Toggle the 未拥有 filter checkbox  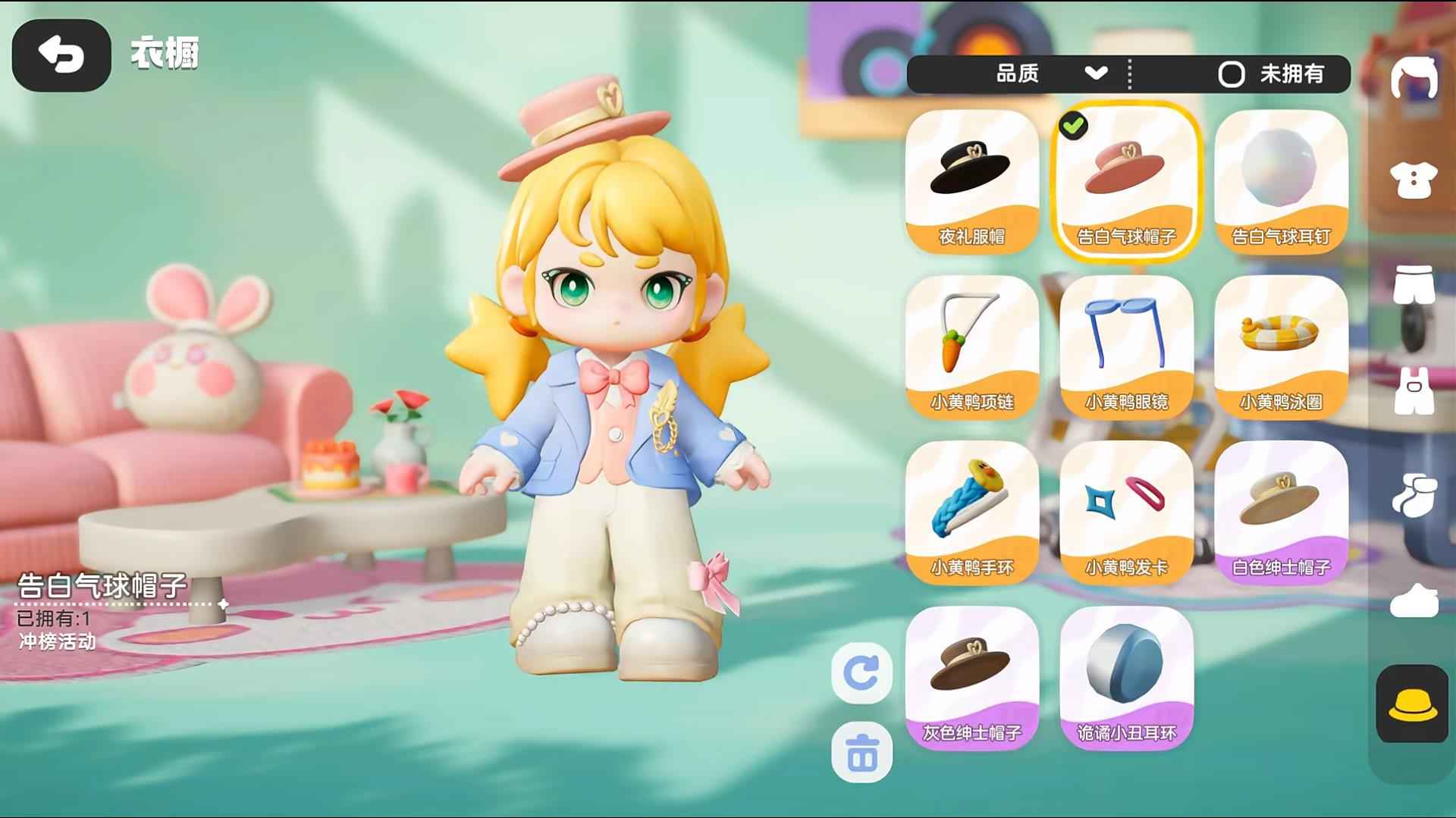pyautogui.click(x=1231, y=74)
